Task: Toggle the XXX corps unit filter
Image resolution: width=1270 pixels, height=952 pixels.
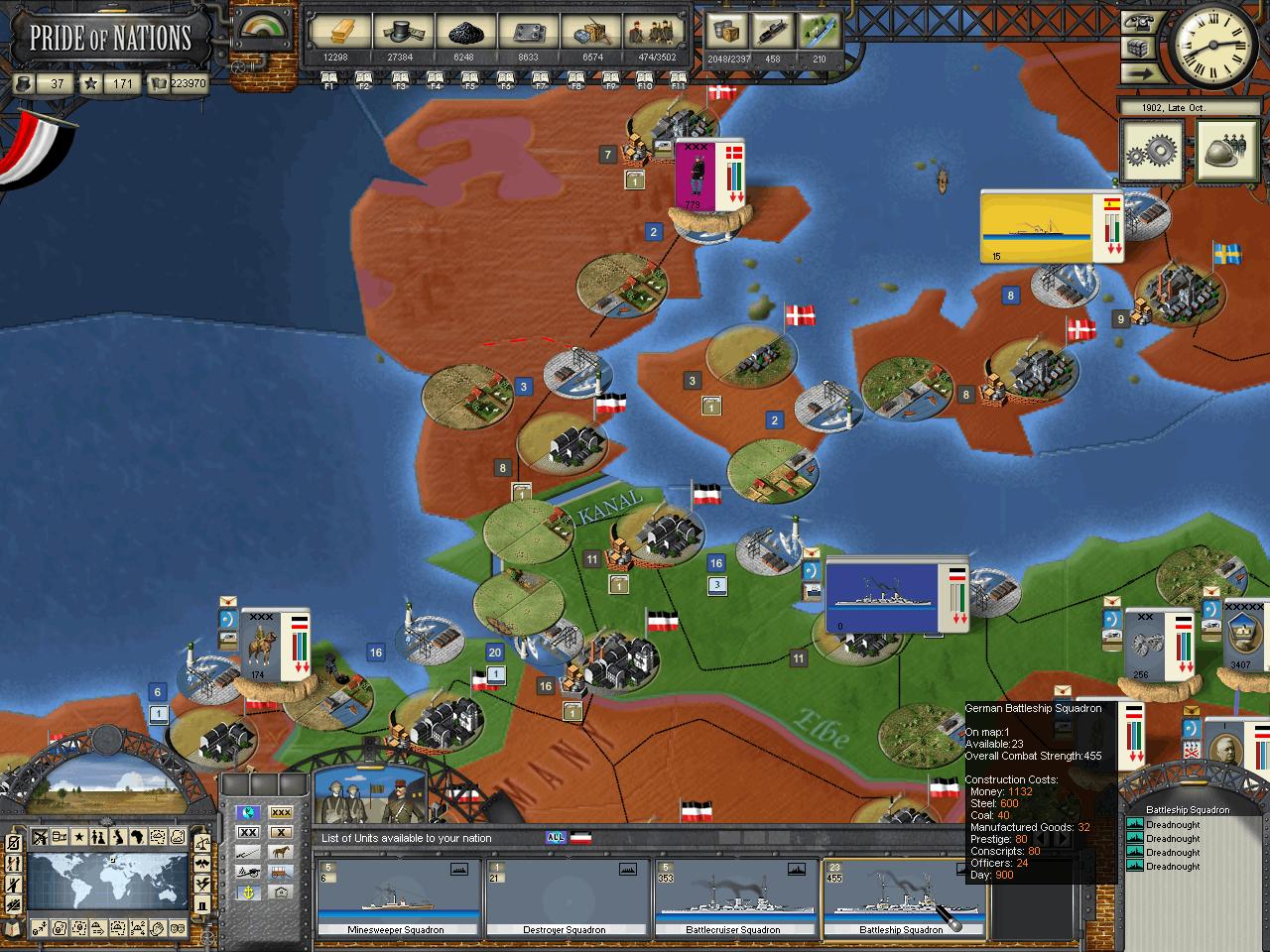Action: point(282,813)
